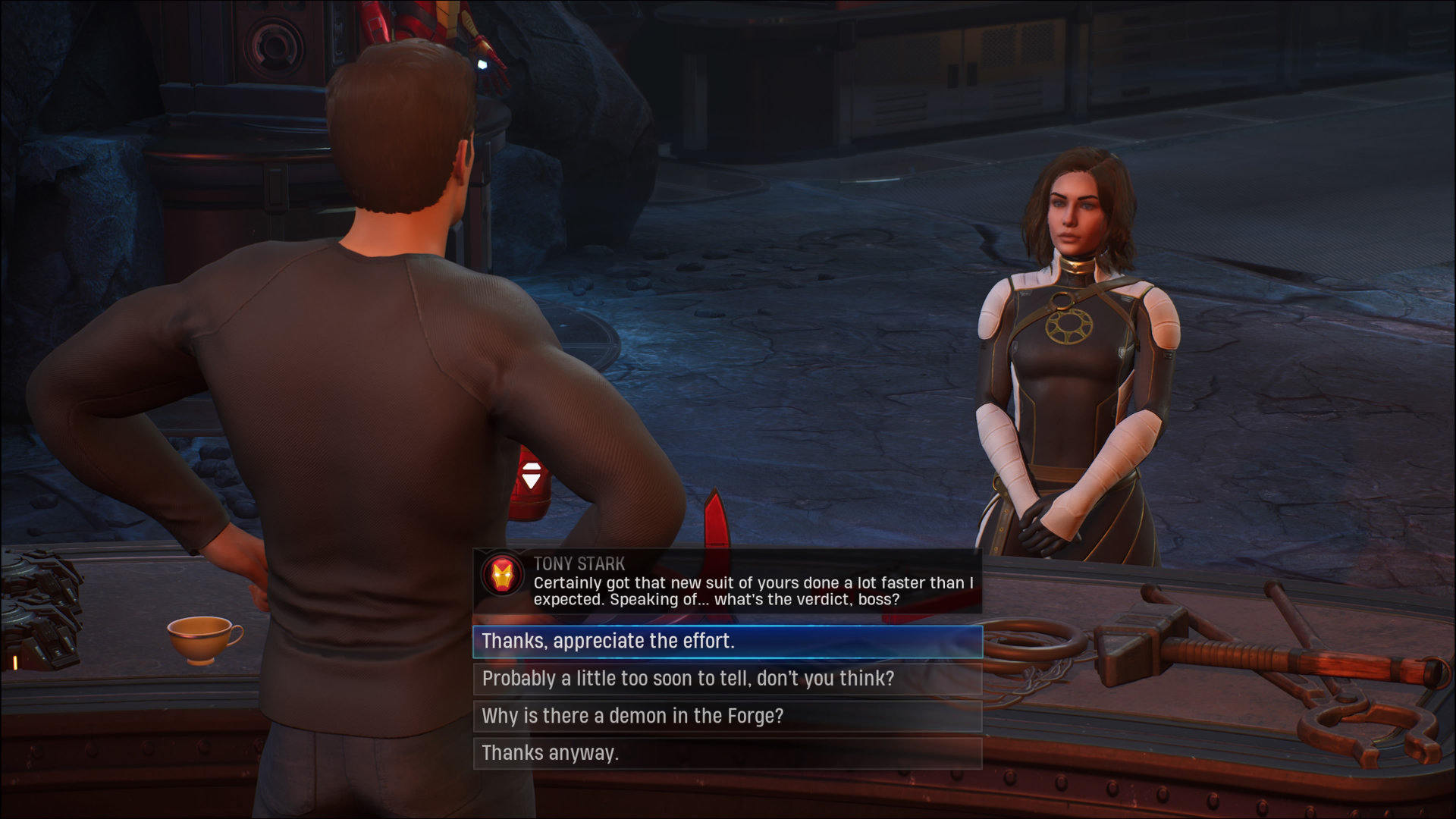Image resolution: width=1456 pixels, height=819 pixels.
Task: Choose "Thanks, appreciate the effort." reply
Action: pyautogui.click(x=727, y=642)
